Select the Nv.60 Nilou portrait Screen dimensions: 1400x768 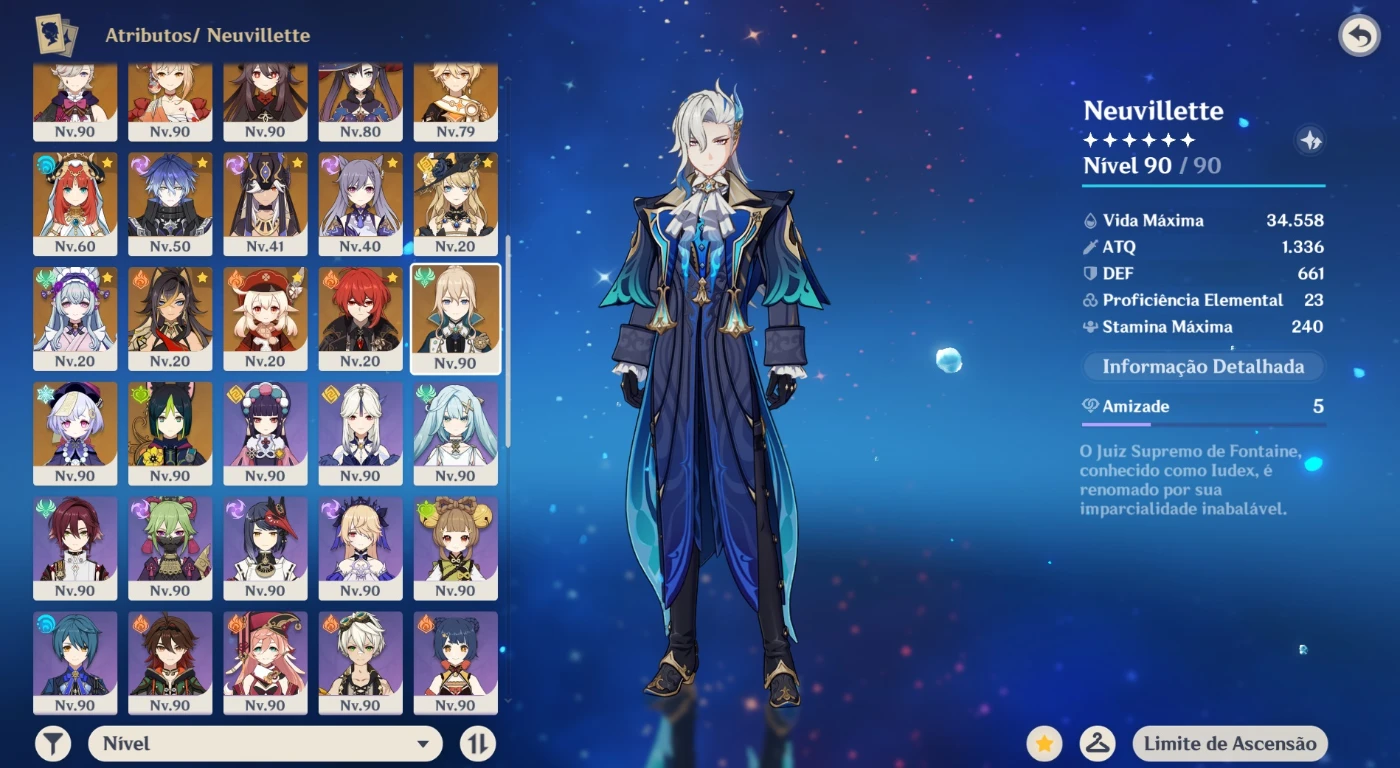coord(76,202)
